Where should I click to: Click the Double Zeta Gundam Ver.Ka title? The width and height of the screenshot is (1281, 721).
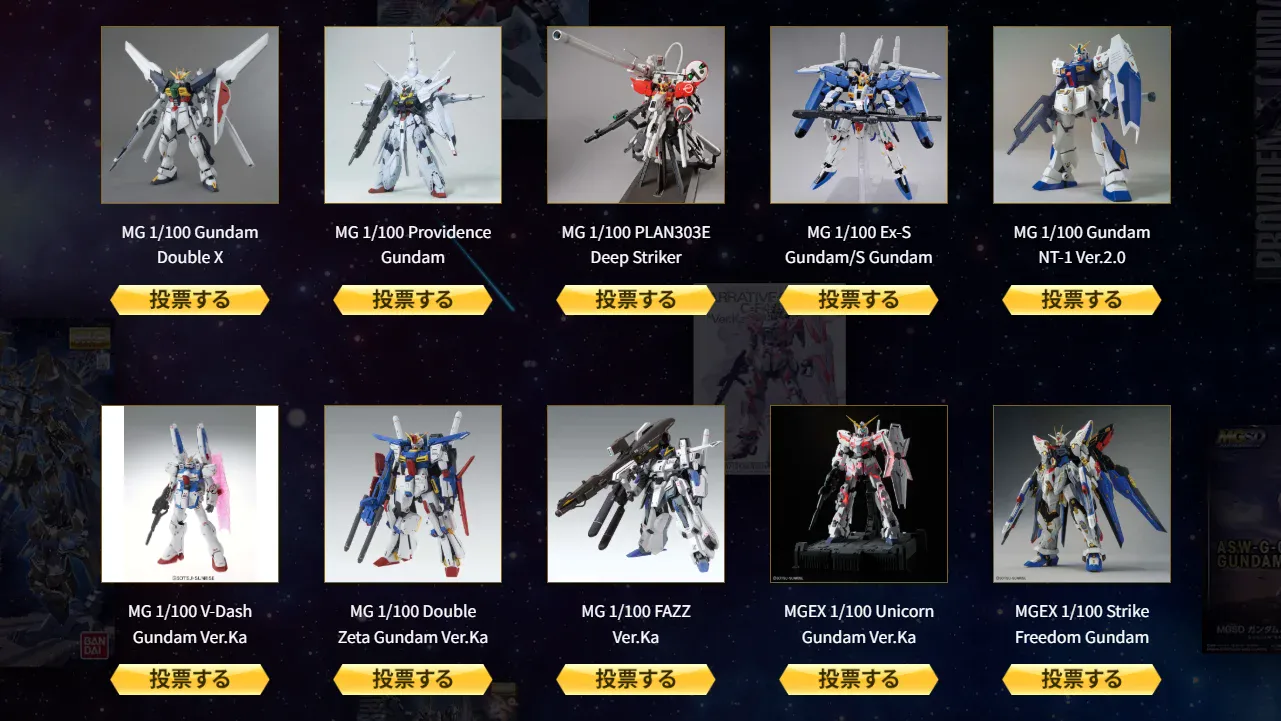(x=413, y=624)
